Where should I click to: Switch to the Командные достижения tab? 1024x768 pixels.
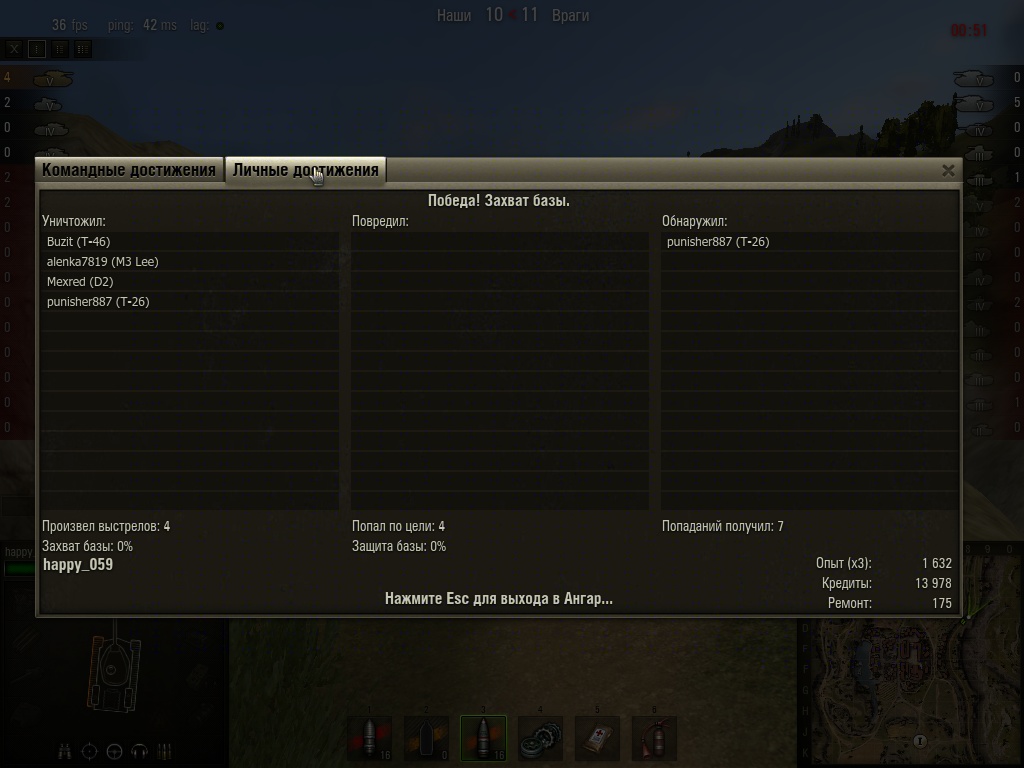[129, 170]
